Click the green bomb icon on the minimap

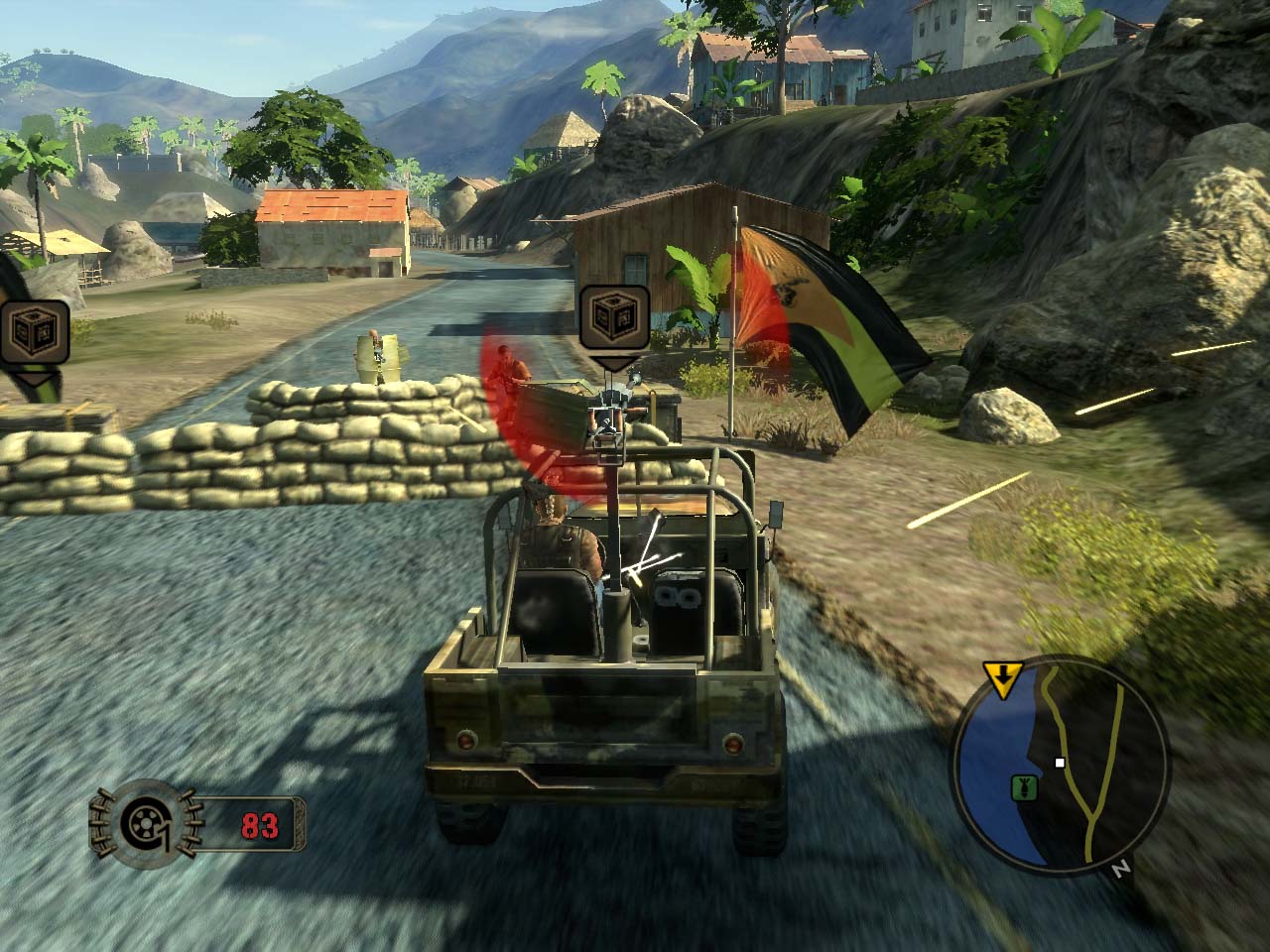coord(1019,788)
